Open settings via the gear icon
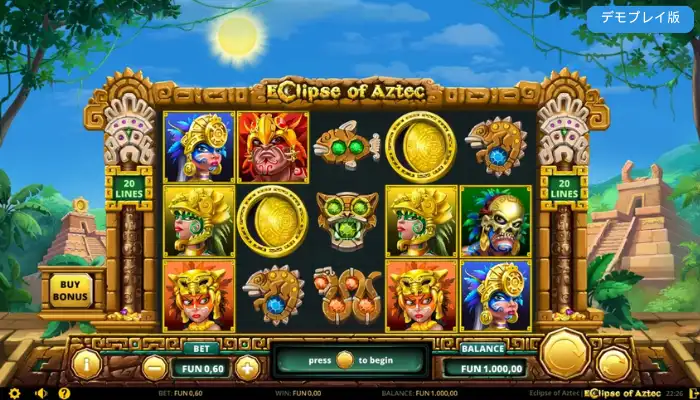The image size is (700, 400). click(13, 393)
